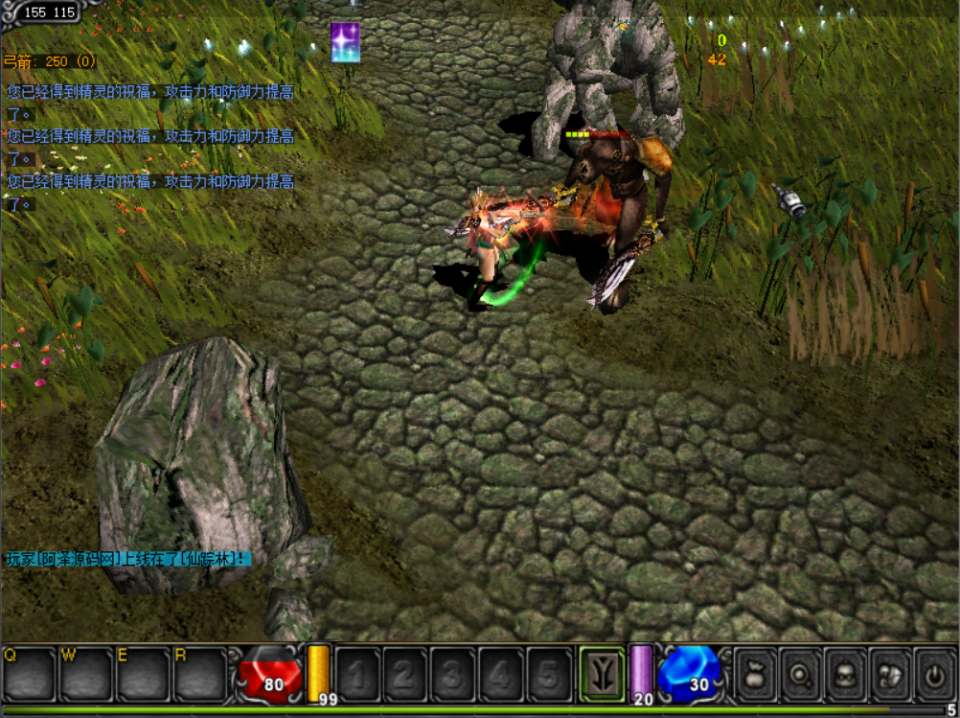Use the red health potion slot
This screenshot has width=960, height=718.
pyautogui.click(x=269, y=674)
